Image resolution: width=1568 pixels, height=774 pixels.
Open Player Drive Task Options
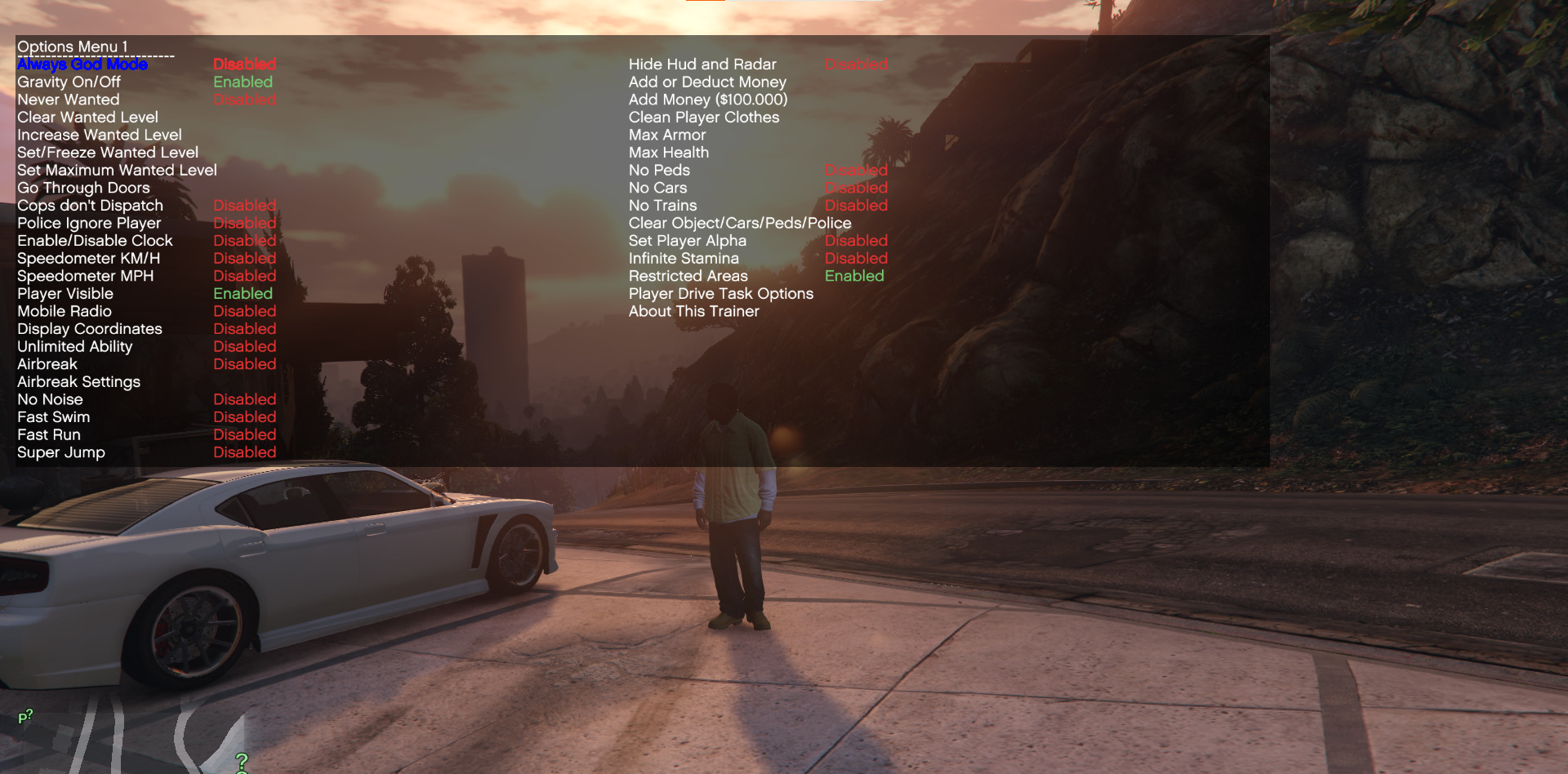(x=719, y=293)
